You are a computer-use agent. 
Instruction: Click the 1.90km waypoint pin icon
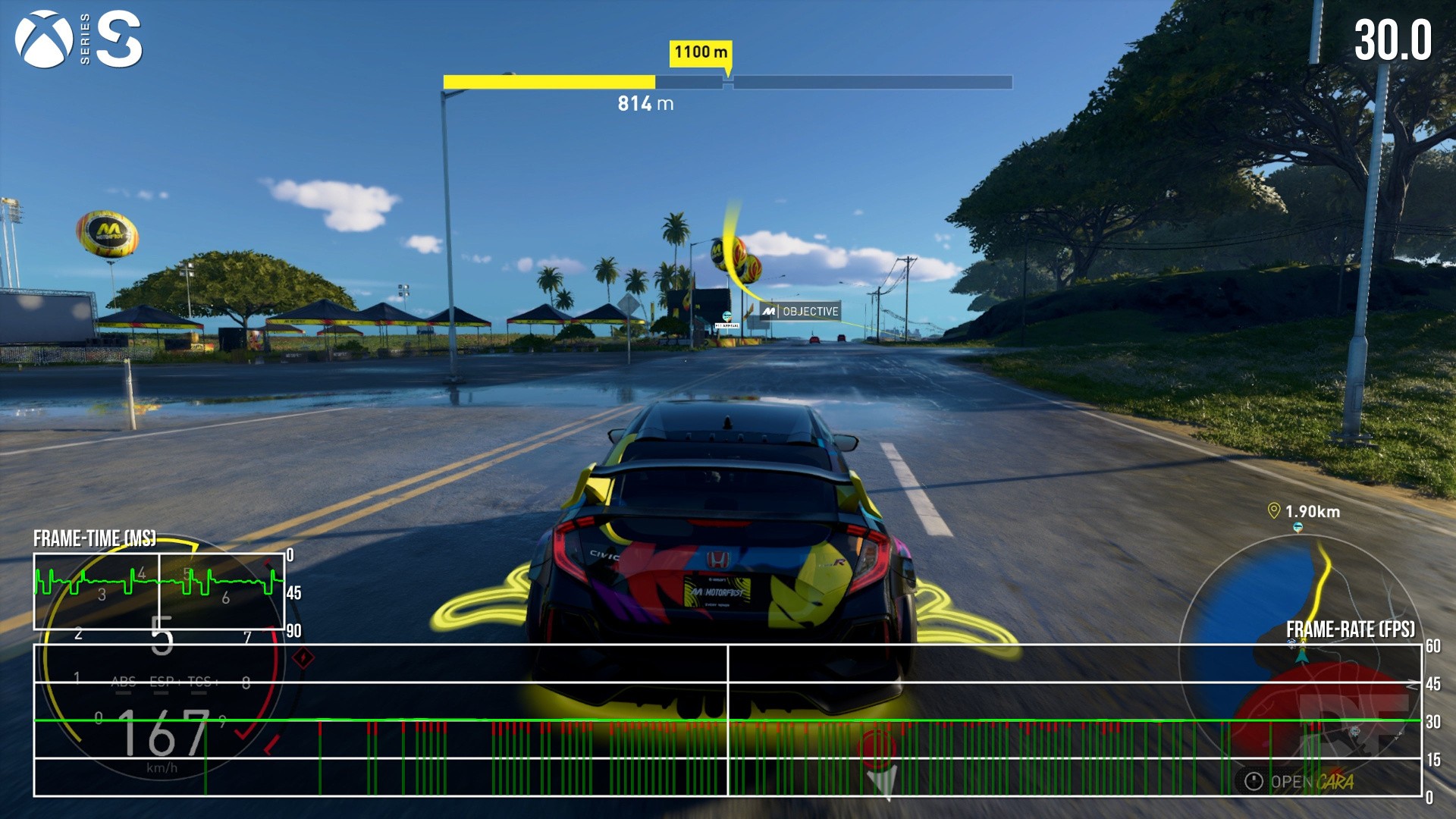pos(1274,511)
